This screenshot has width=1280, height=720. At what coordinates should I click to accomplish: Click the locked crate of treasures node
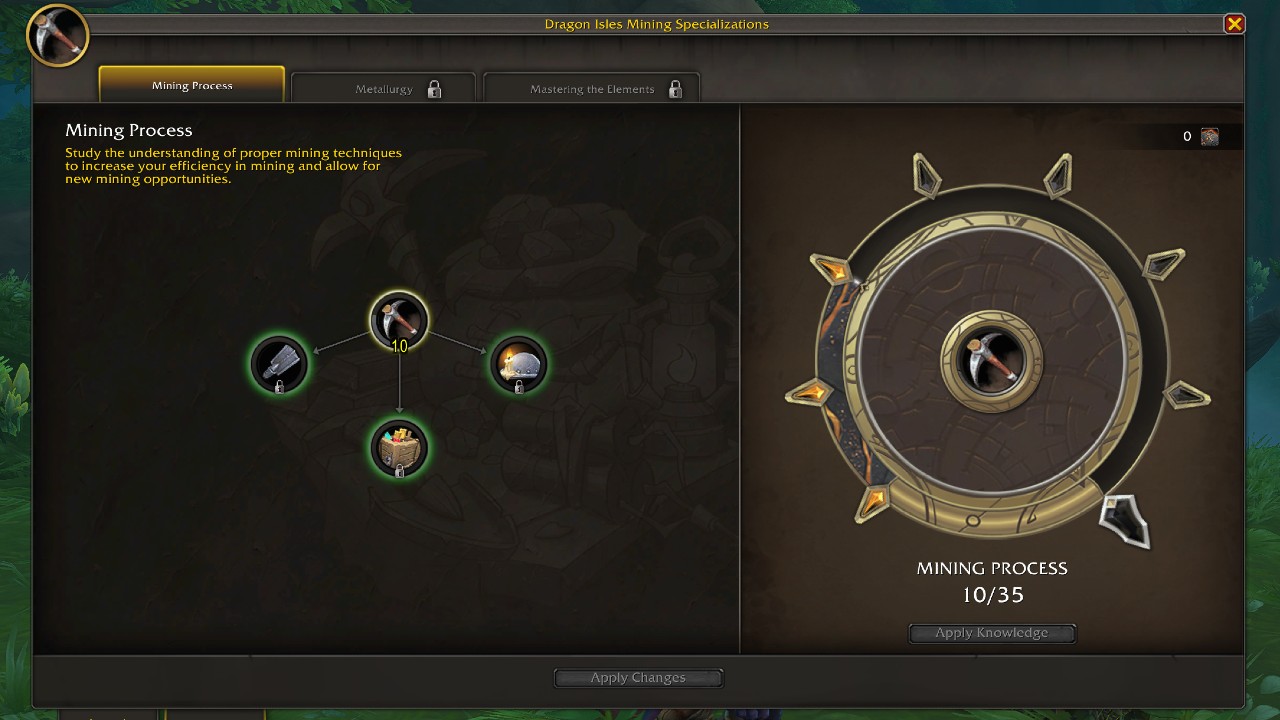point(399,449)
